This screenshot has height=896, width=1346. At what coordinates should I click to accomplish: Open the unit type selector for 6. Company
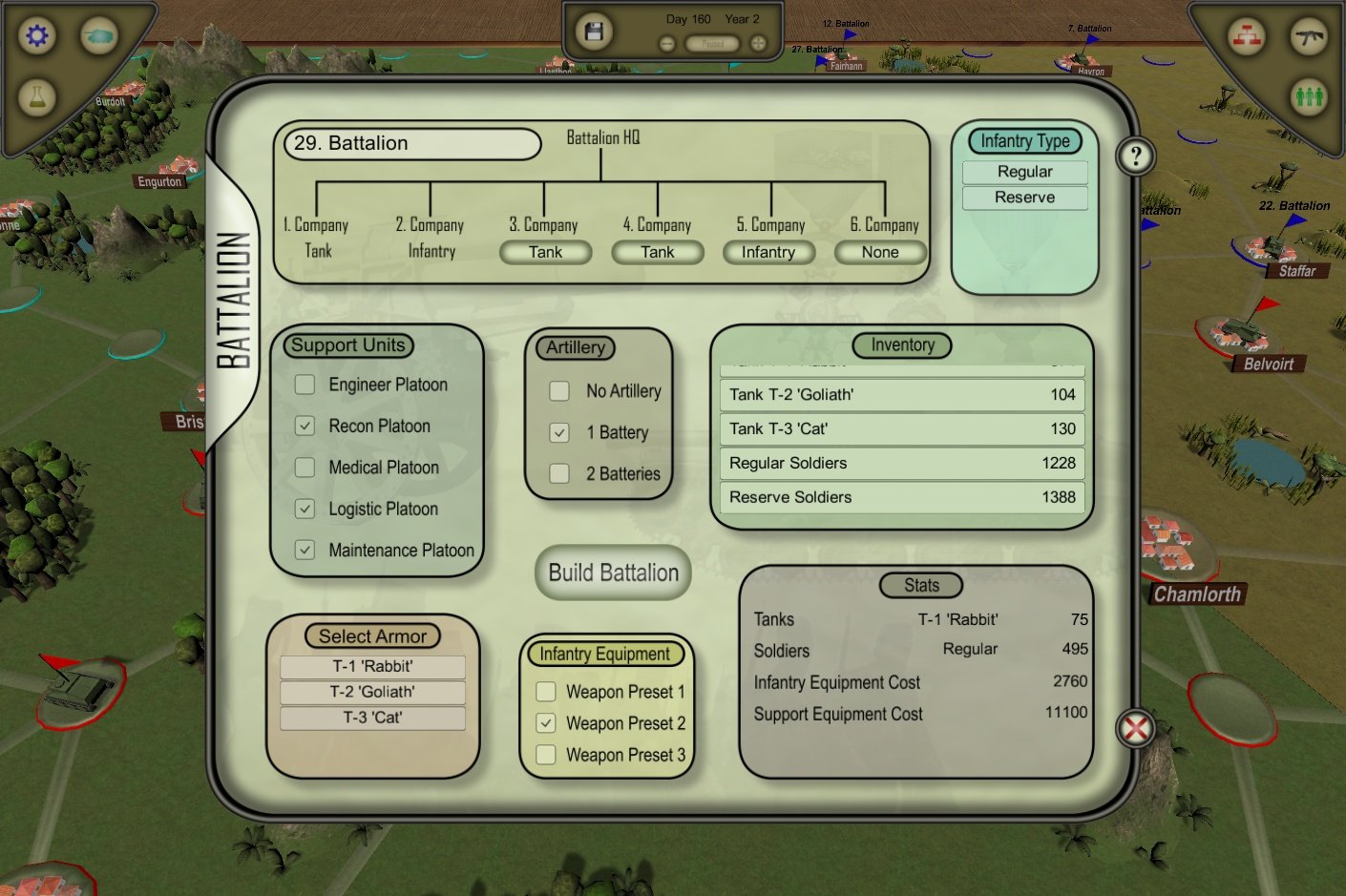(880, 252)
